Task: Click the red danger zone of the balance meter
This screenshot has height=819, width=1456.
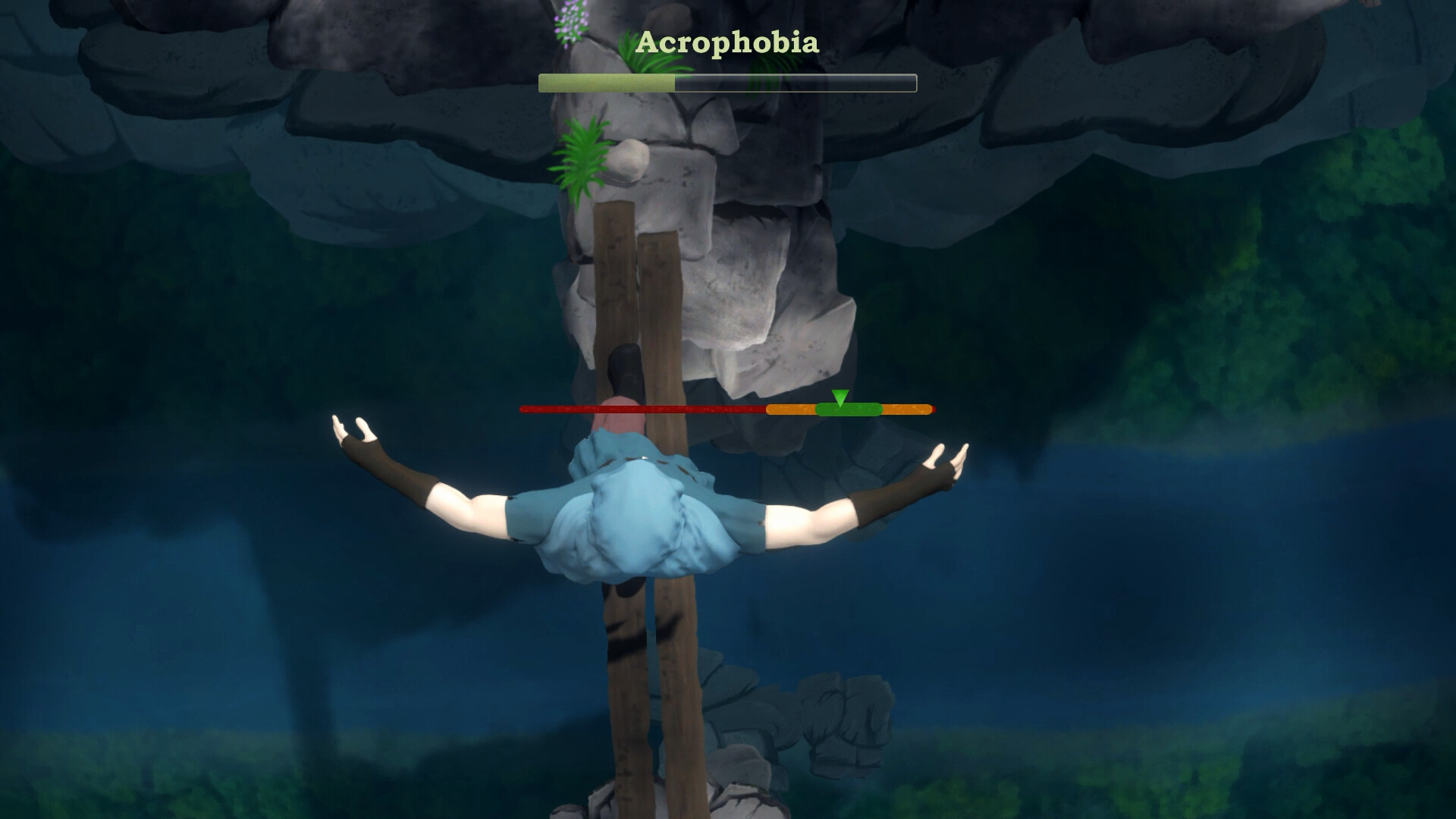Action: click(645, 408)
